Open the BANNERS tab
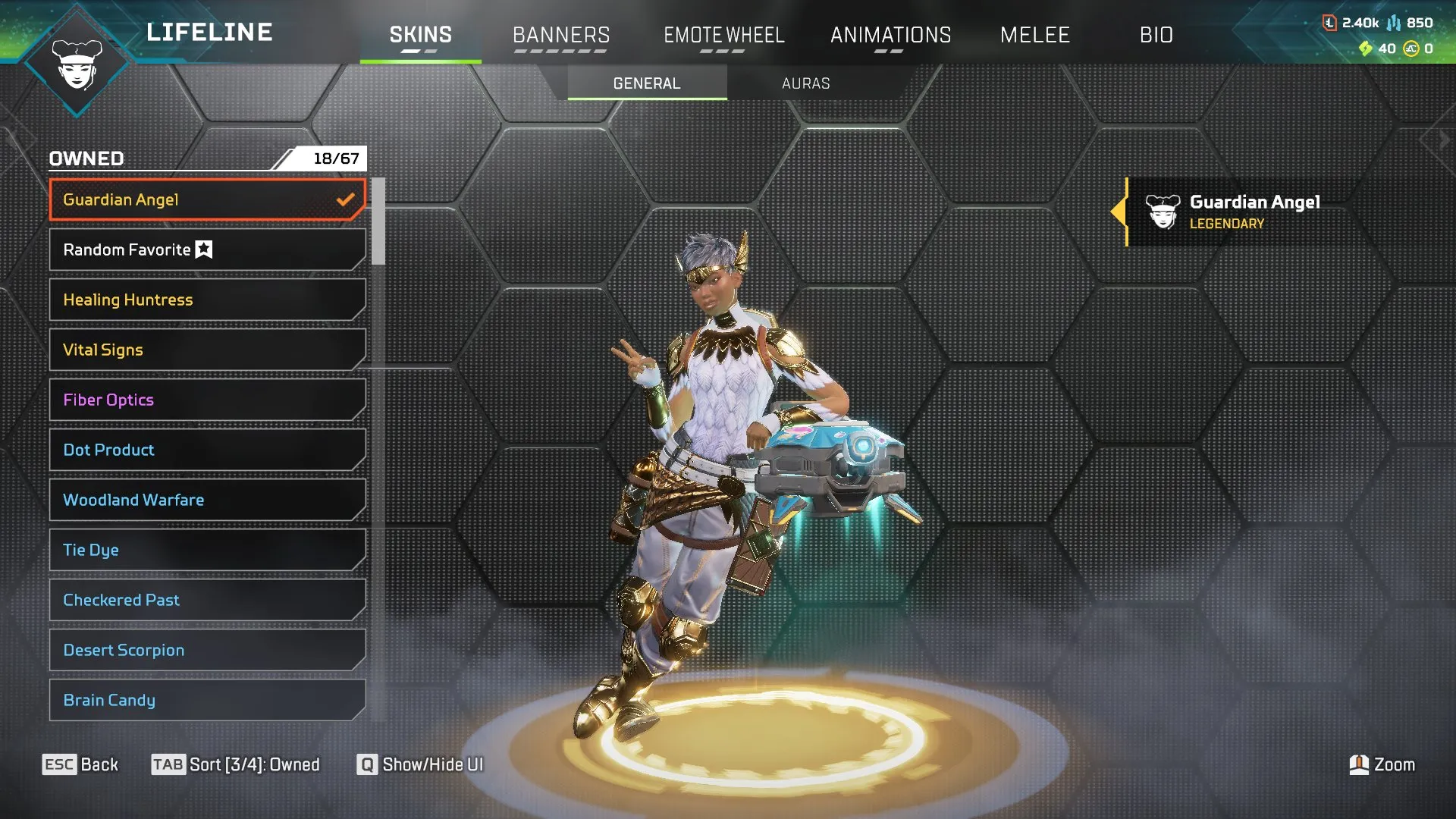 tap(561, 35)
